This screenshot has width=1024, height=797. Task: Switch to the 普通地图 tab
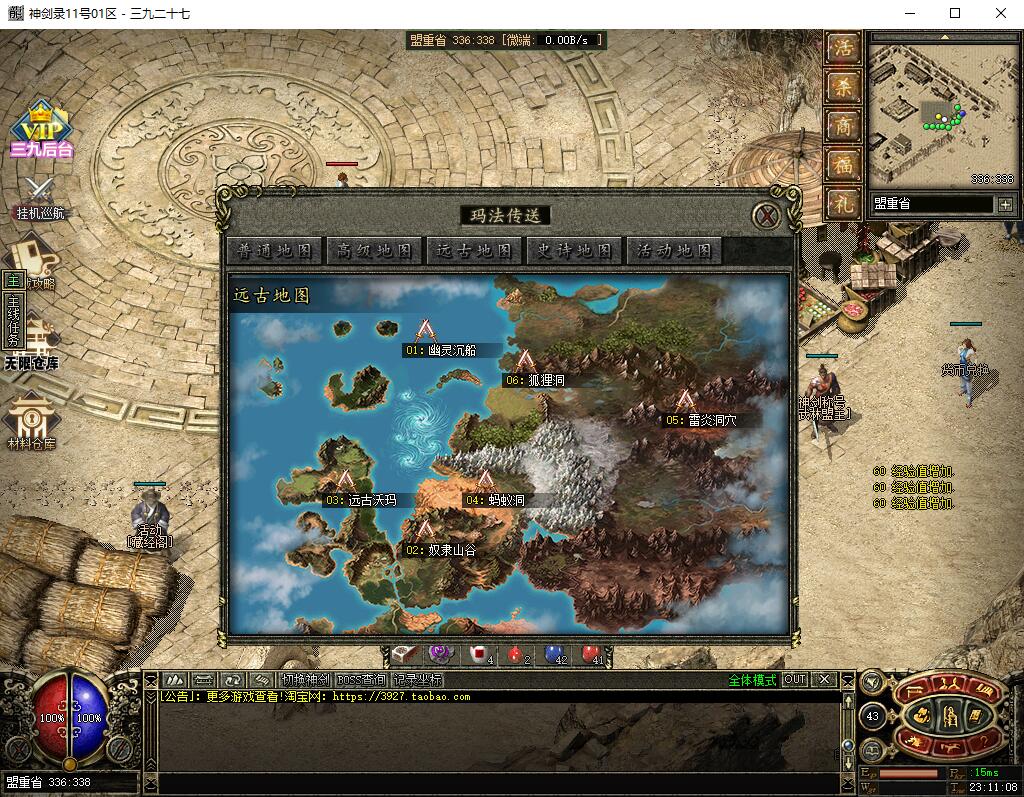[274, 251]
